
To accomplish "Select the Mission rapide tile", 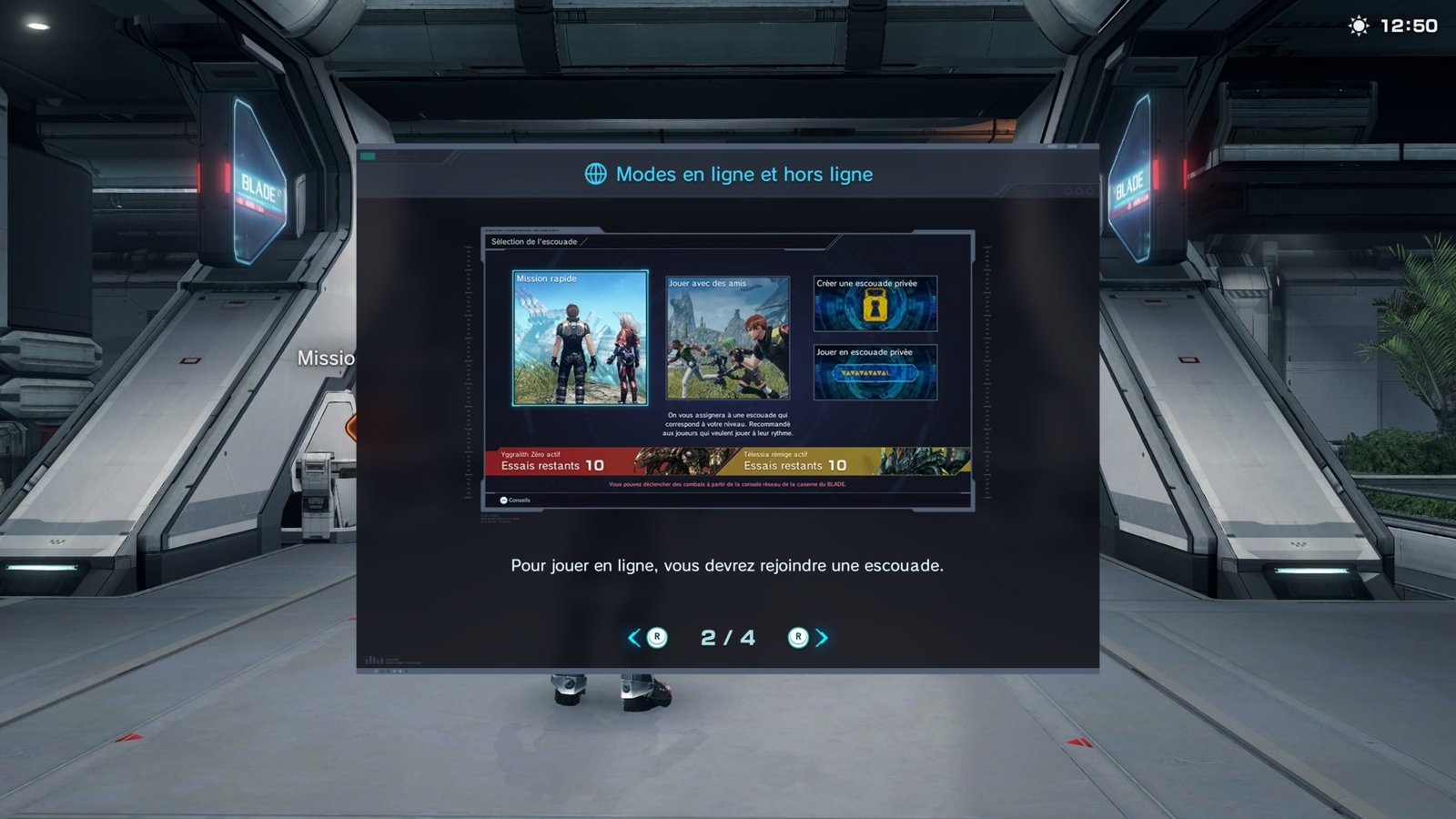I will [580, 338].
